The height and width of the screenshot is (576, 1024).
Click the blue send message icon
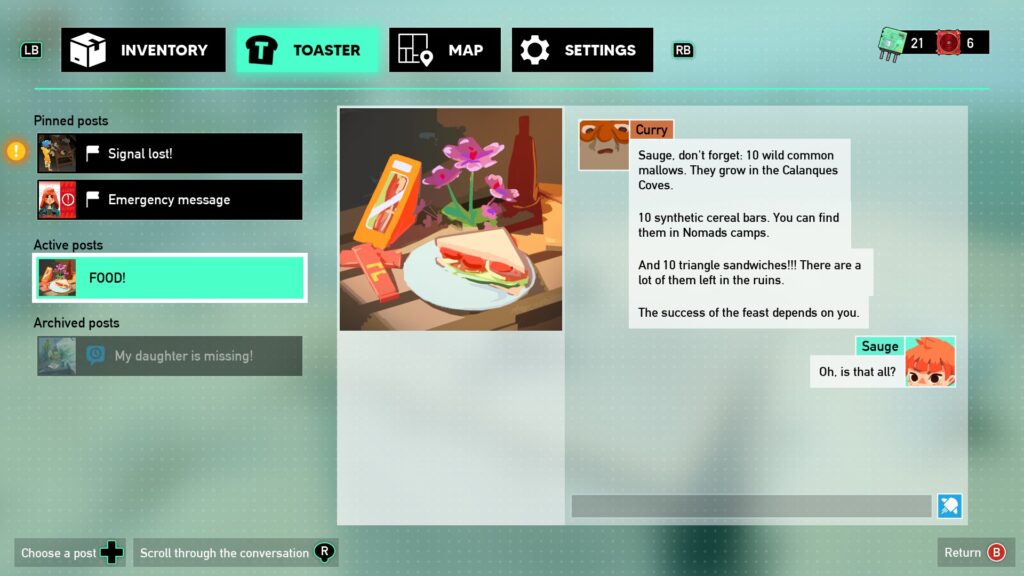click(949, 506)
